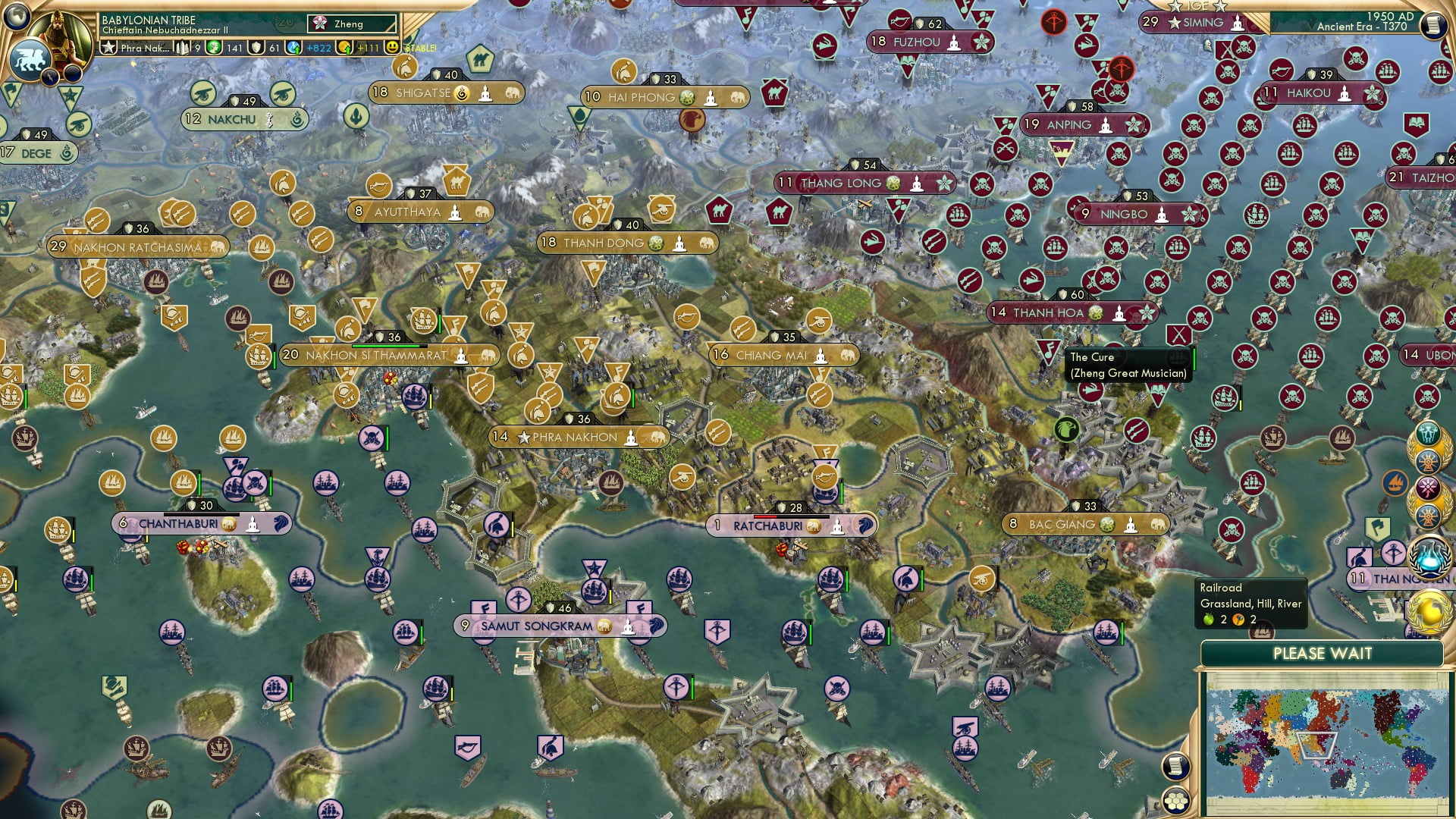Open the Civilopedia scroll menu button
Screen dimensions: 1456x819
pos(1432,25)
